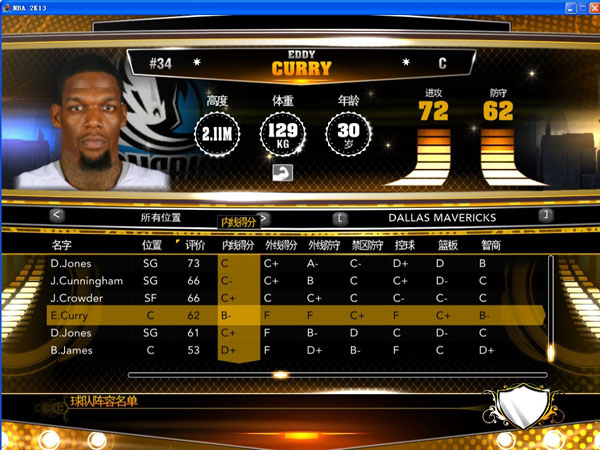Click the roster list vertical scrollbar
Image resolution: width=600 pixels, height=450 pixels.
(x=550, y=305)
